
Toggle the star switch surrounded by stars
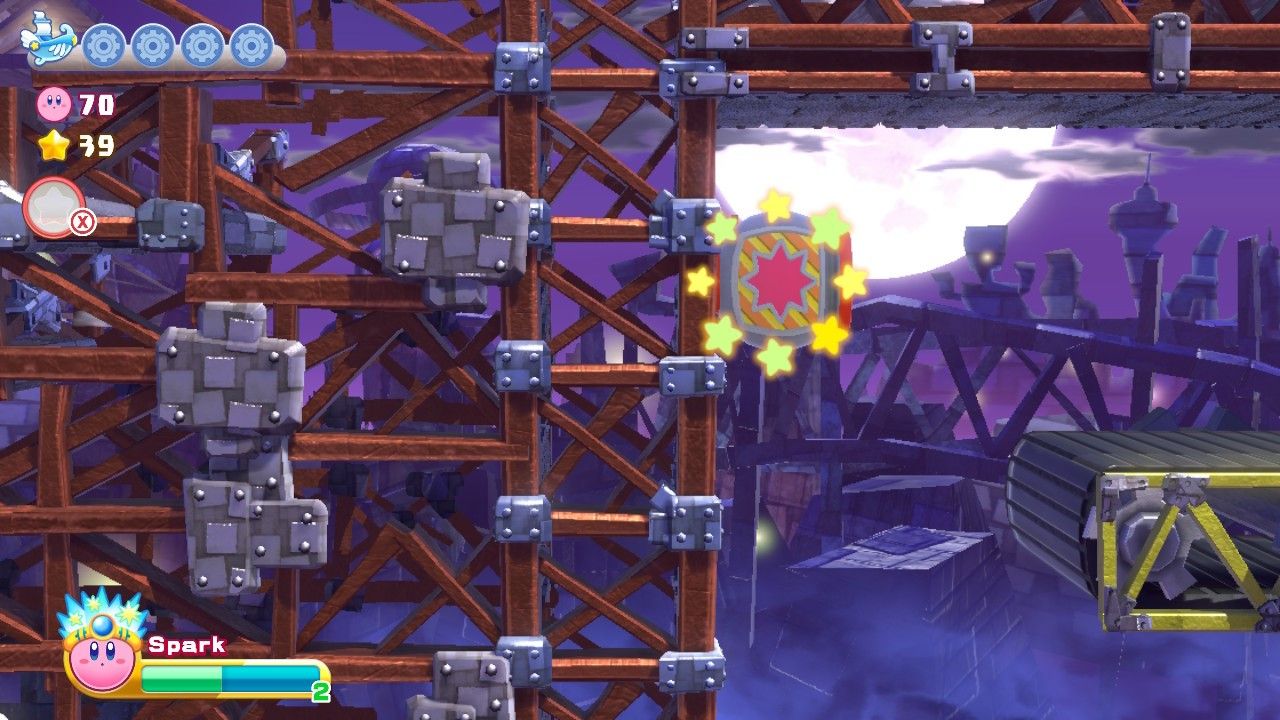point(780,277)
